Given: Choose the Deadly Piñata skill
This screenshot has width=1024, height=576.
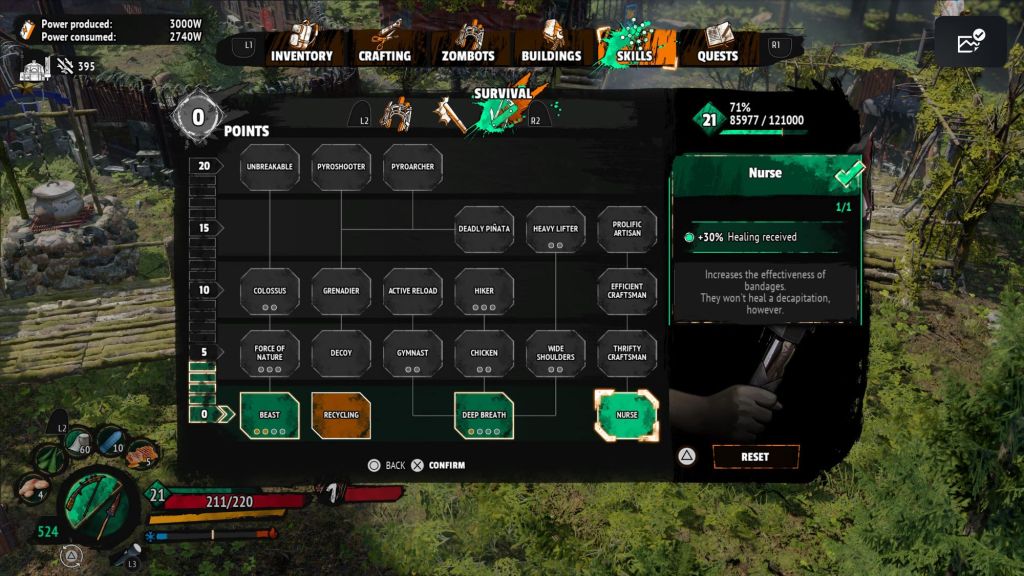Looking at the screenshot, I should pos(484,229).
